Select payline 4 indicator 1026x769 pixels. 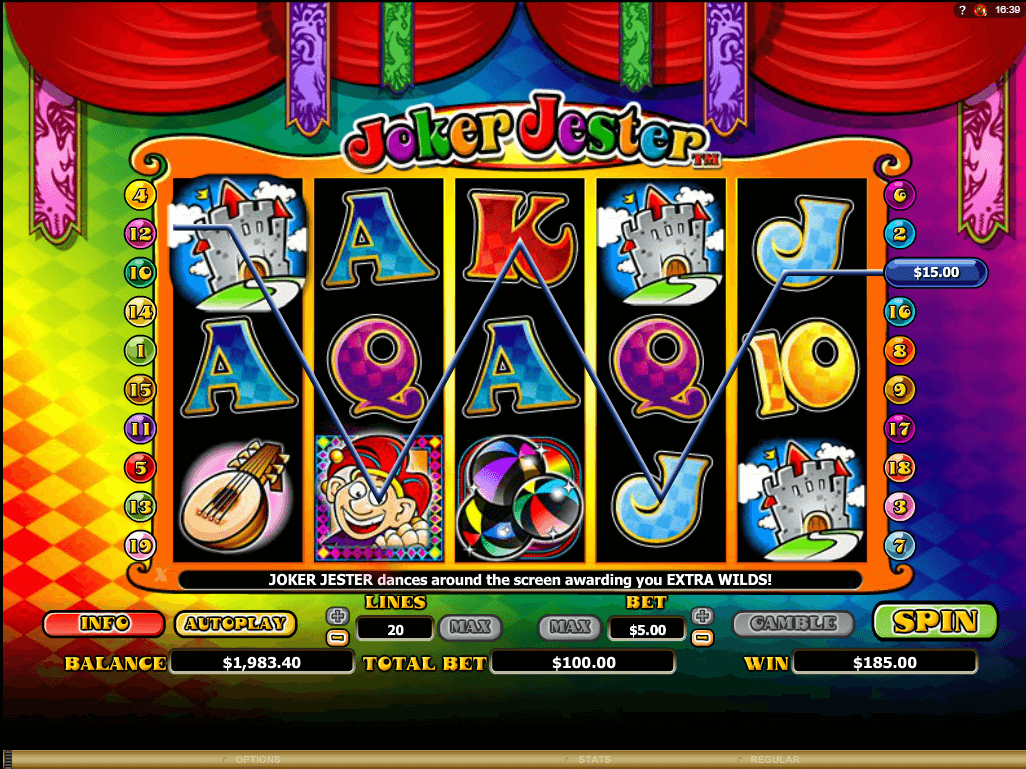coord(138,195)
